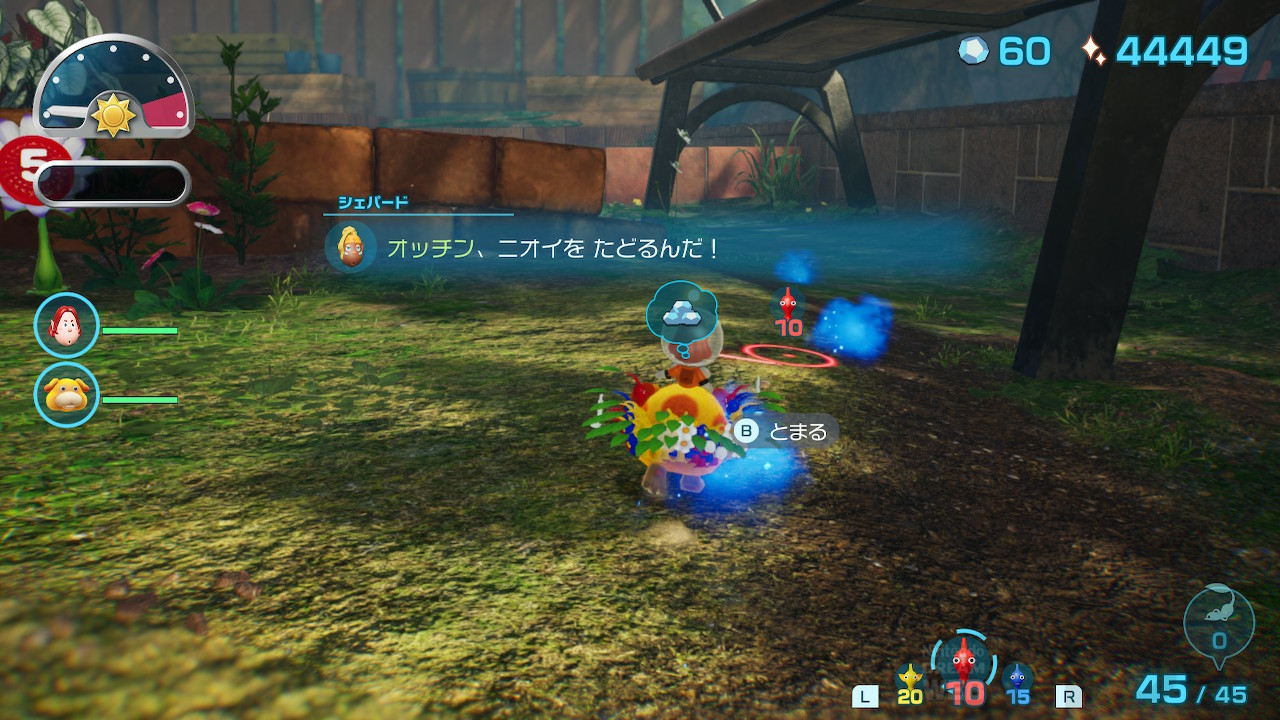This screenshot has width=1280, height=720.
Task: Click Shepherd's portrait in the dialogue line
Action: 351,247
